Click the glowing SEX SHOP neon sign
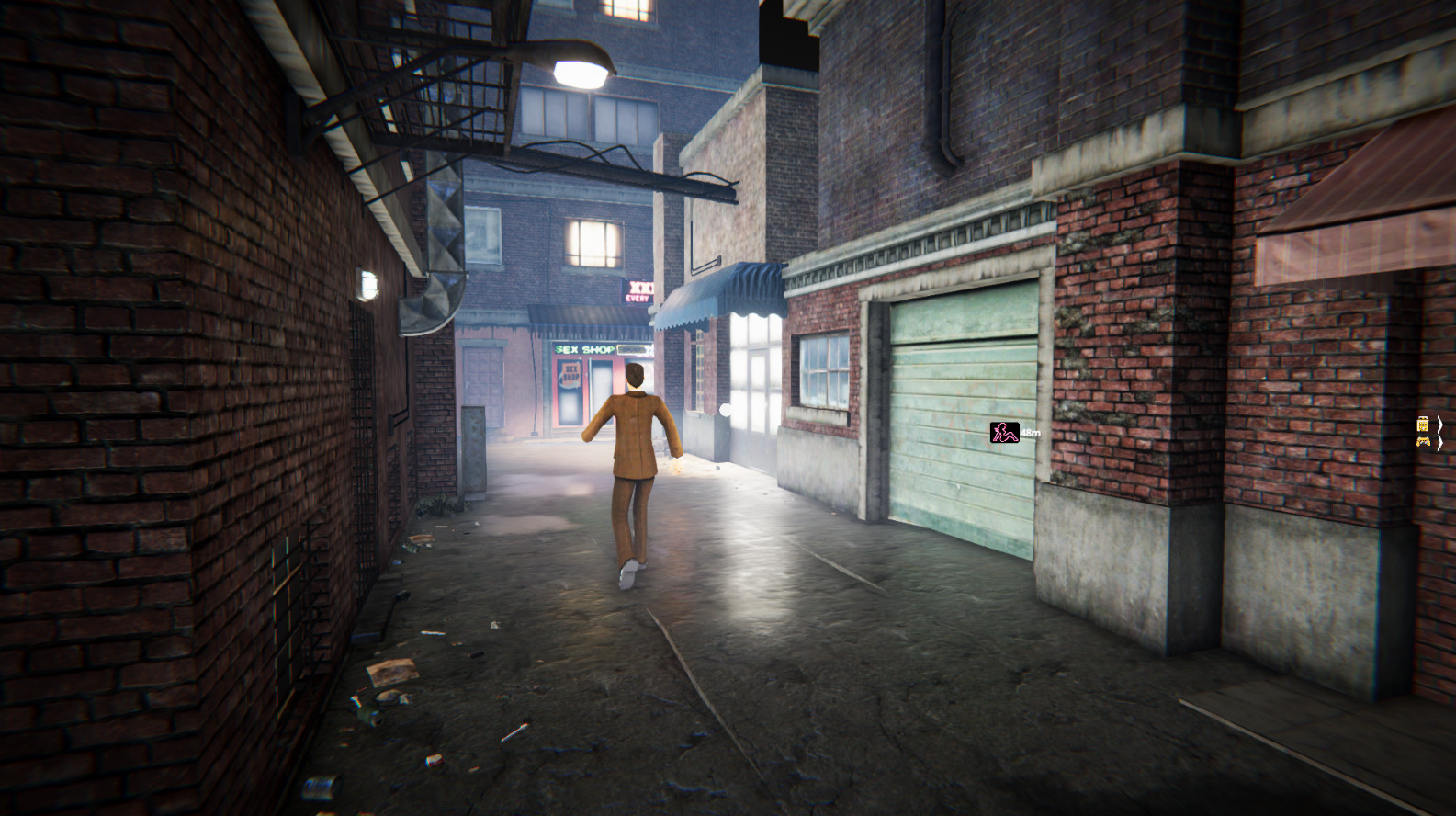The width and height of the screenshot is (1456, 816). pyautogui.click(x=583, y=348)
